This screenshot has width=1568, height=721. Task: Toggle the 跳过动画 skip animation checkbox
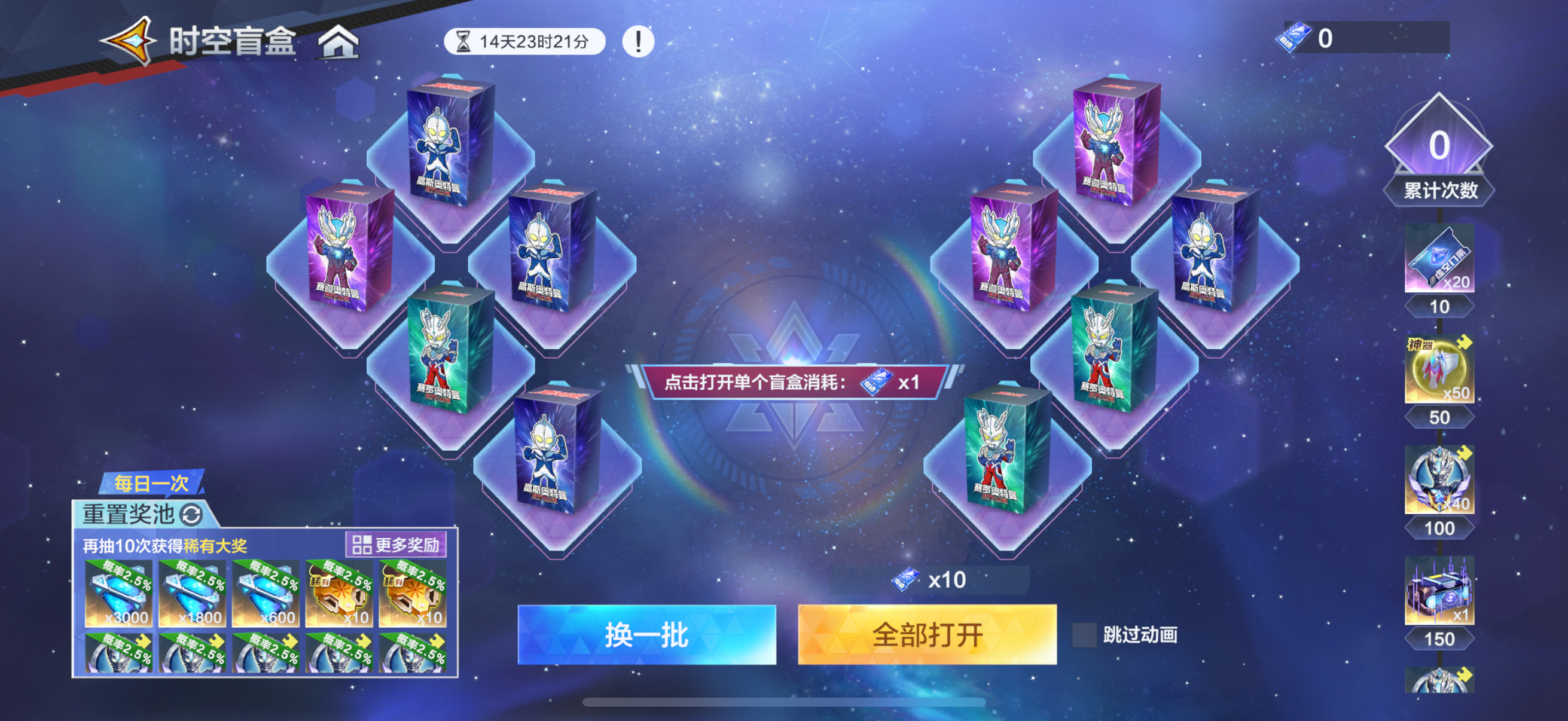(1084, 634)
